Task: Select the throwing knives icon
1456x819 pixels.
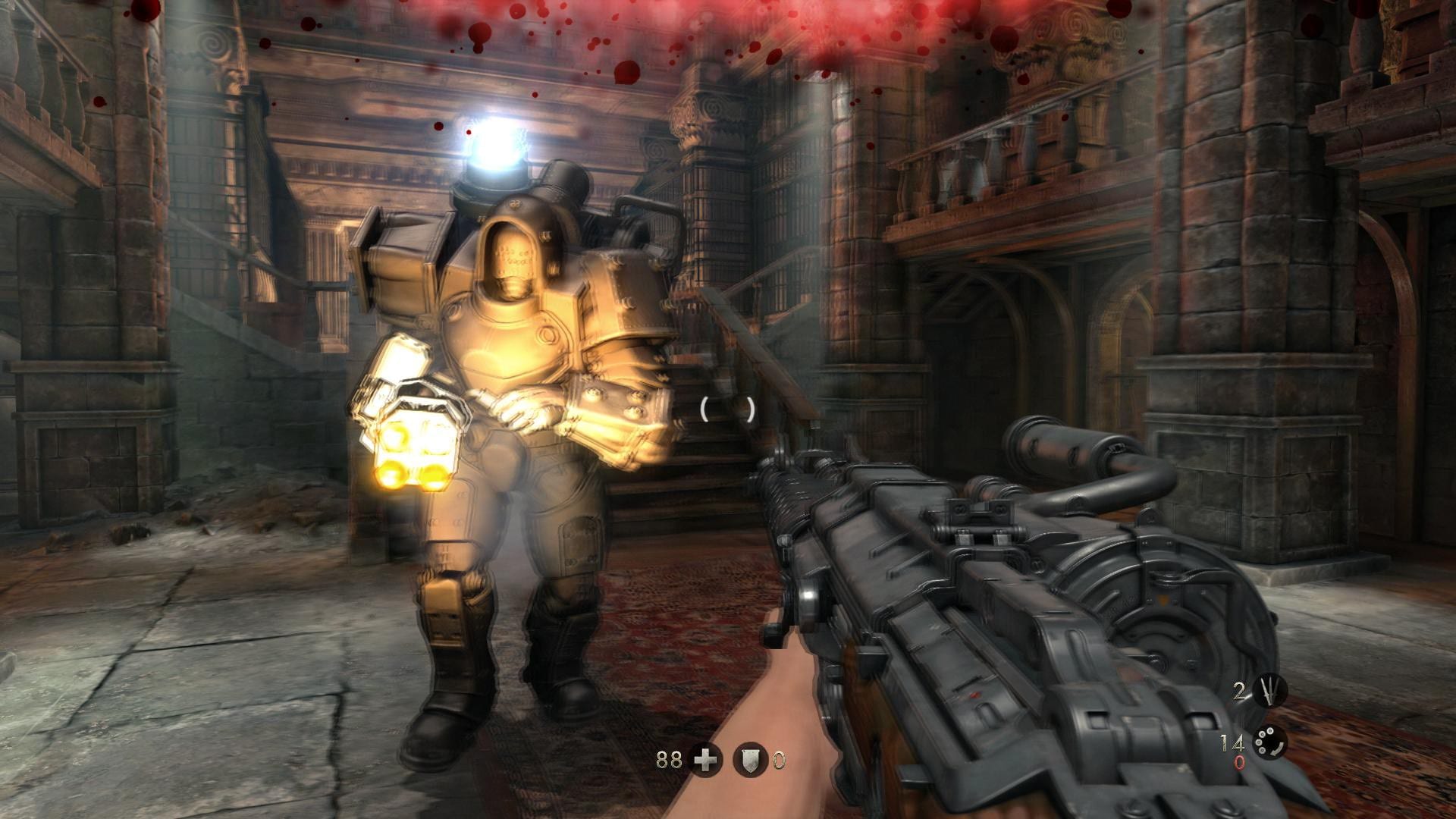Action: tap(1269, 691)
